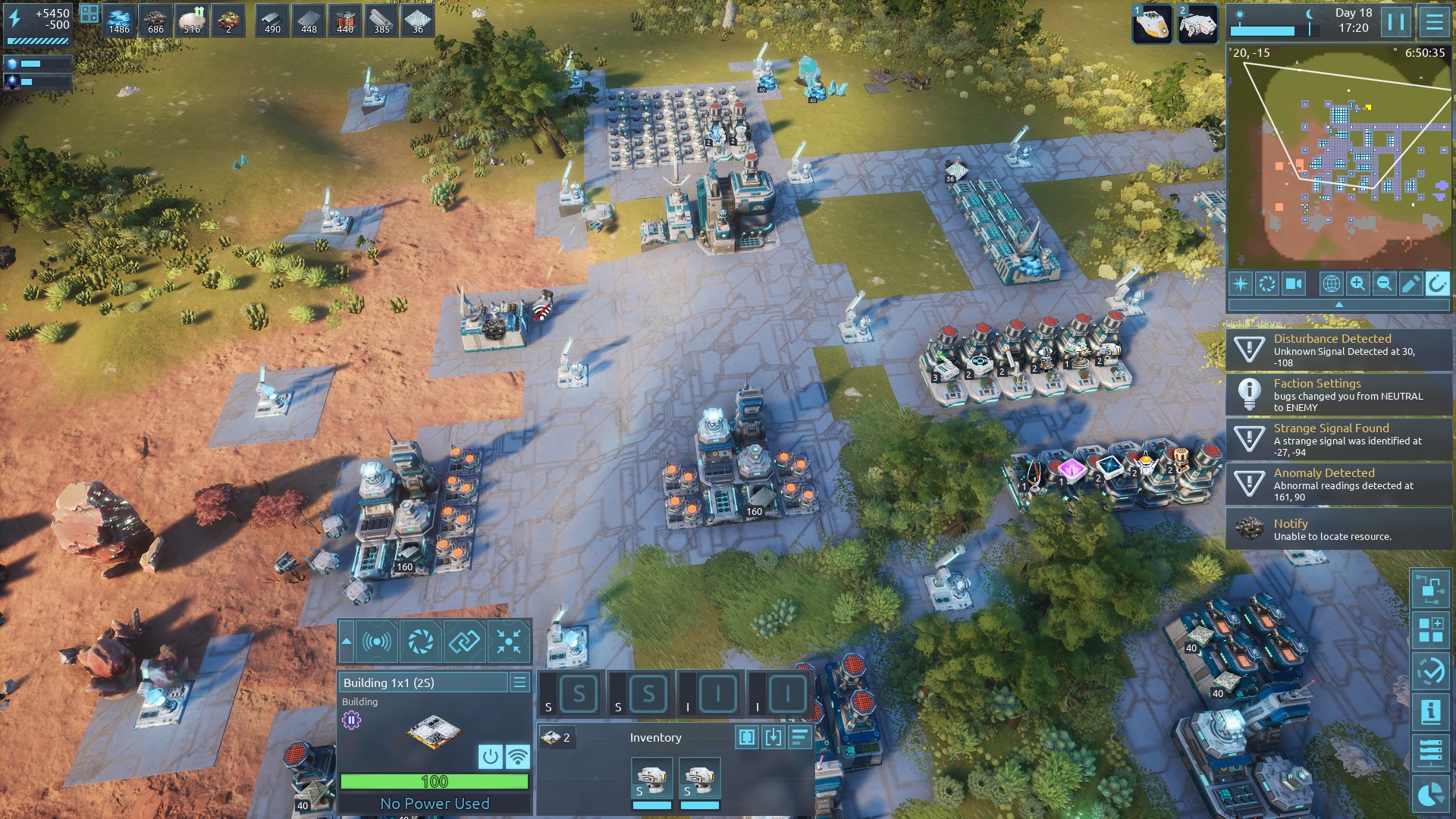Image resolution: width=1456 pixels, height=819 pixels.
Task: Toggle the building's power button
Action: pos(491,756)
